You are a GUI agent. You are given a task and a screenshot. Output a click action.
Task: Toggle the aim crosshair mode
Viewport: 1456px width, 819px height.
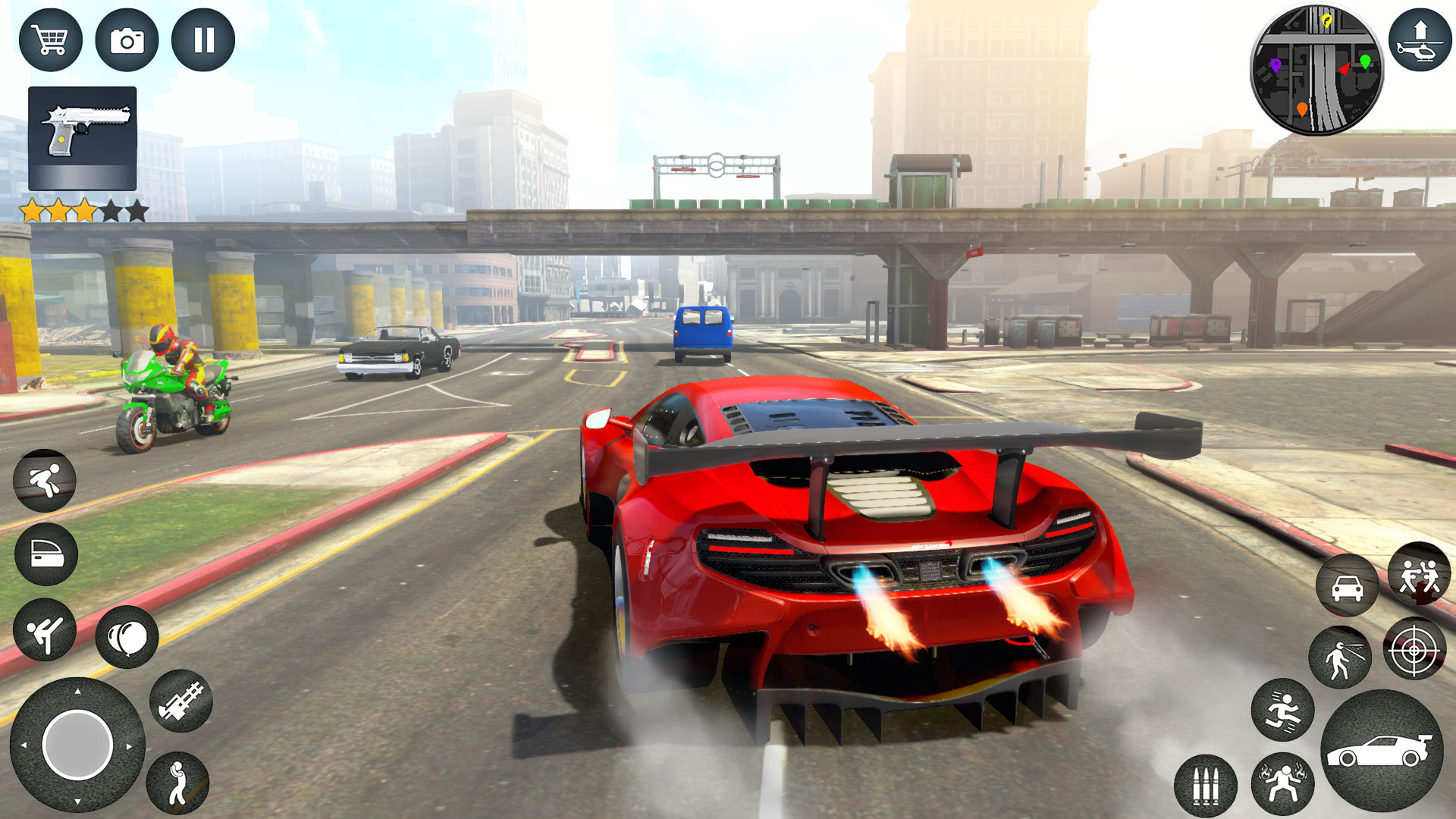pyautogui.click(x=1415, y=651)
